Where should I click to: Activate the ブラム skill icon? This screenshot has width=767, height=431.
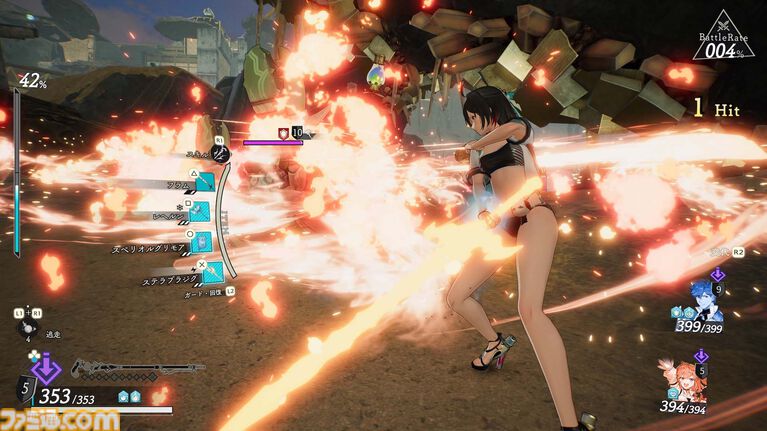point(204,182)
